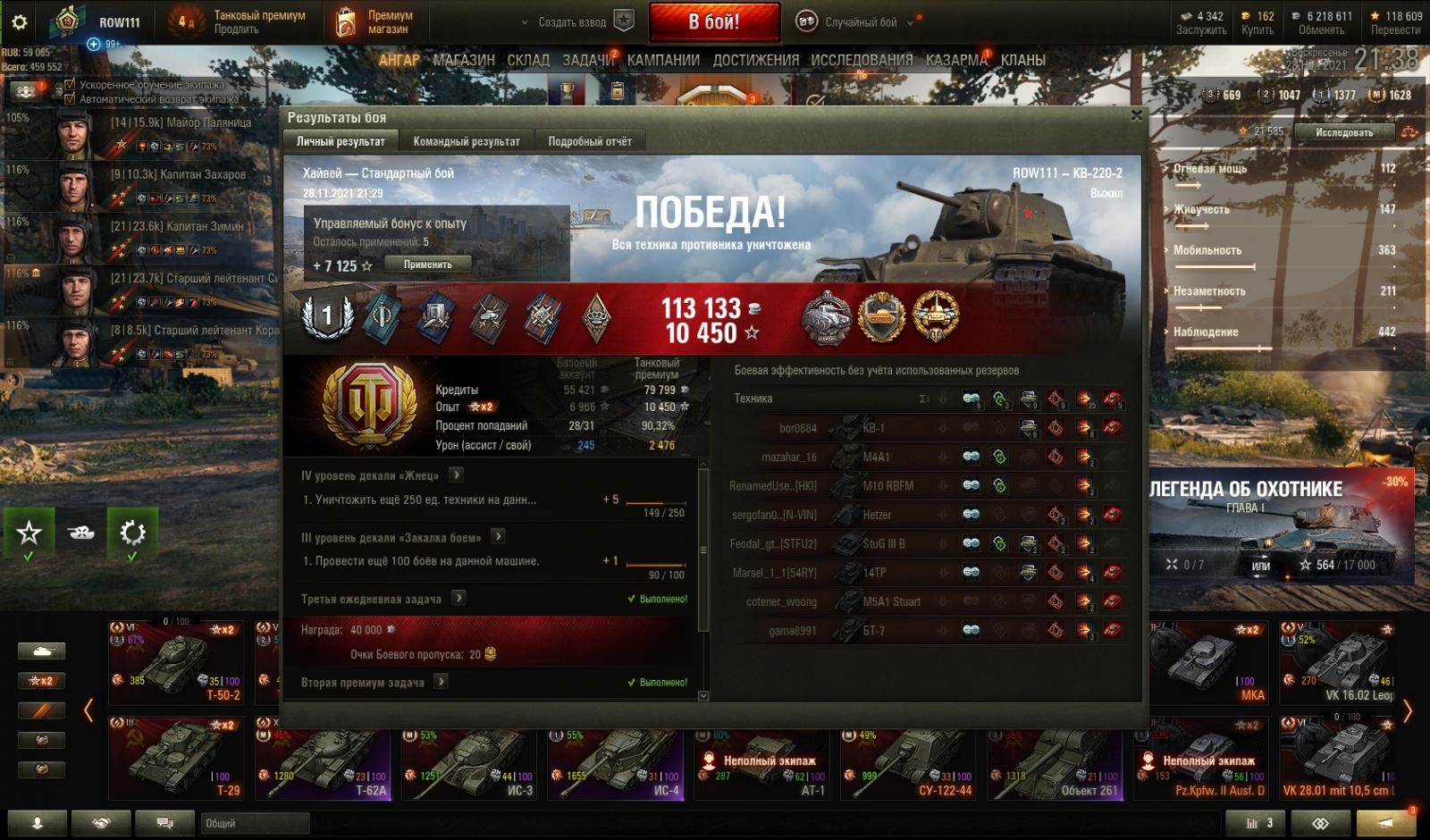
Task: Select the ИС-3 tank in carousel
Action: [469, 764]
